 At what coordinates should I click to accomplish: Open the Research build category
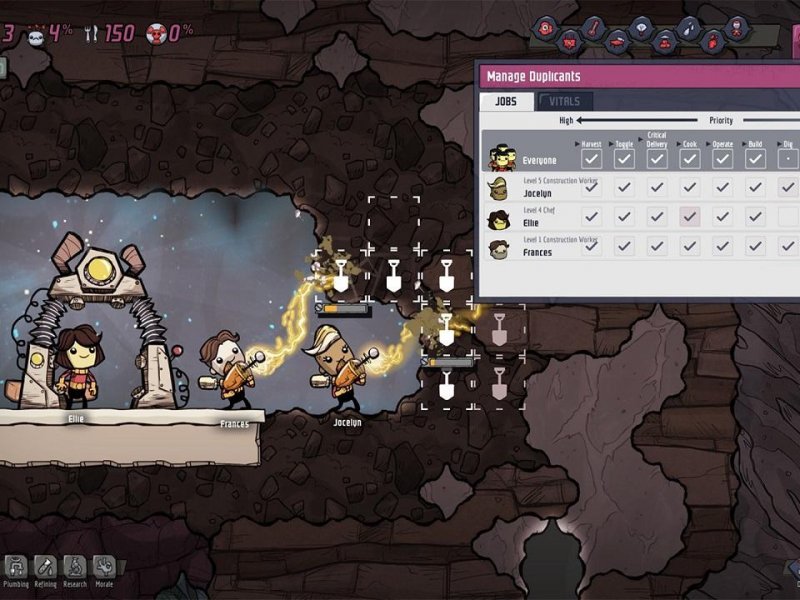click(x=75, y=568)
